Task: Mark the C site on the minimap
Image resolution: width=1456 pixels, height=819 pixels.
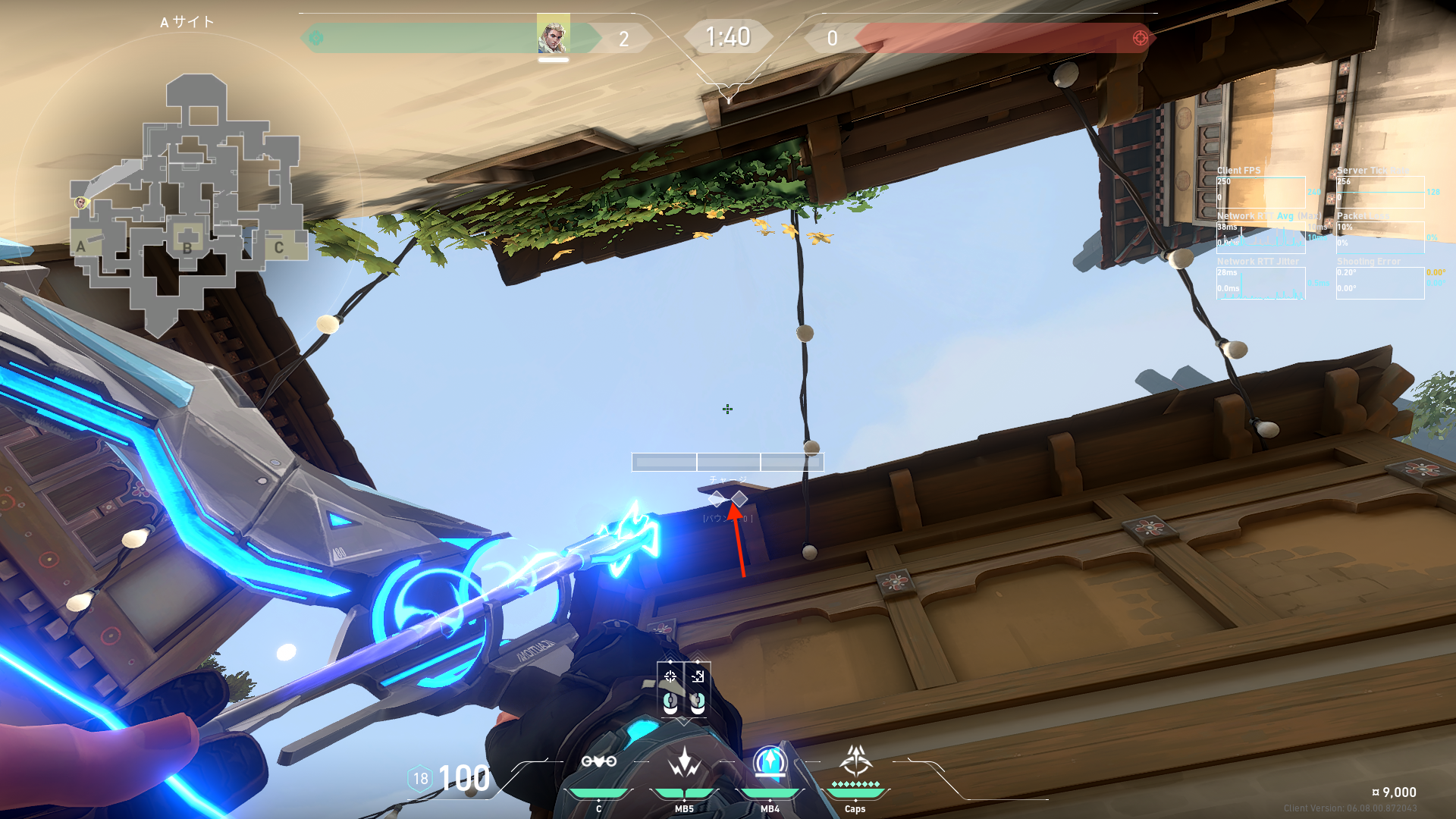Action: point(279,247)
